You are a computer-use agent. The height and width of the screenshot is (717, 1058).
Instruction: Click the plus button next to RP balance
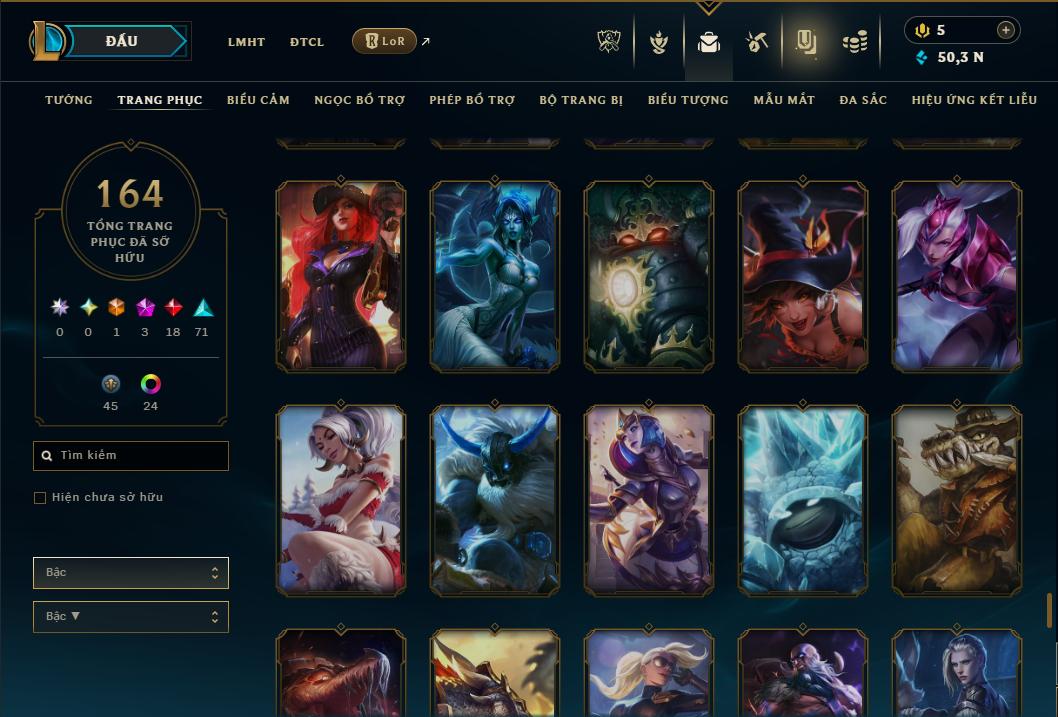1006,30
